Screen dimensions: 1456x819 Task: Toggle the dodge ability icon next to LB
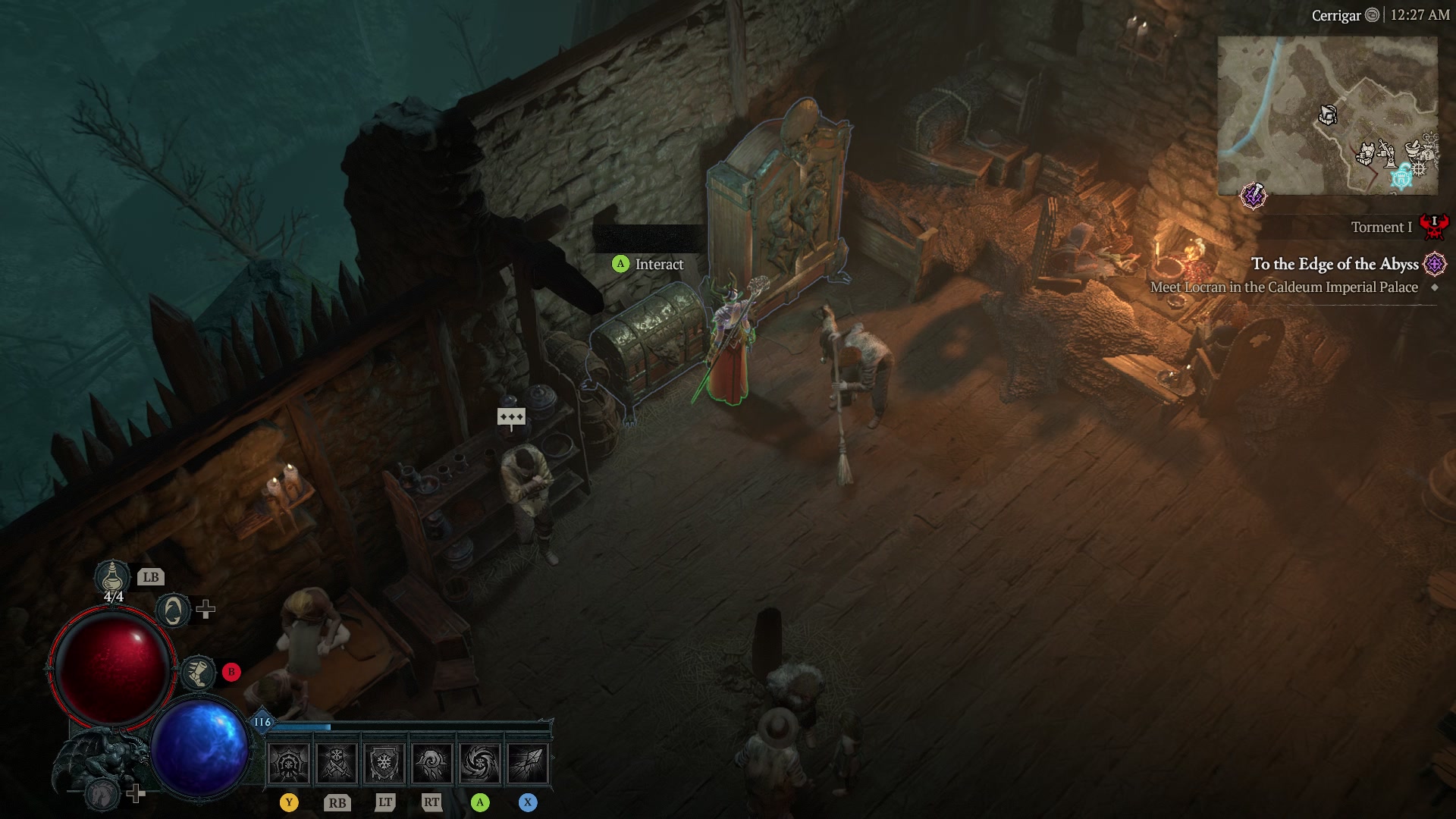(x=173, y=612)
